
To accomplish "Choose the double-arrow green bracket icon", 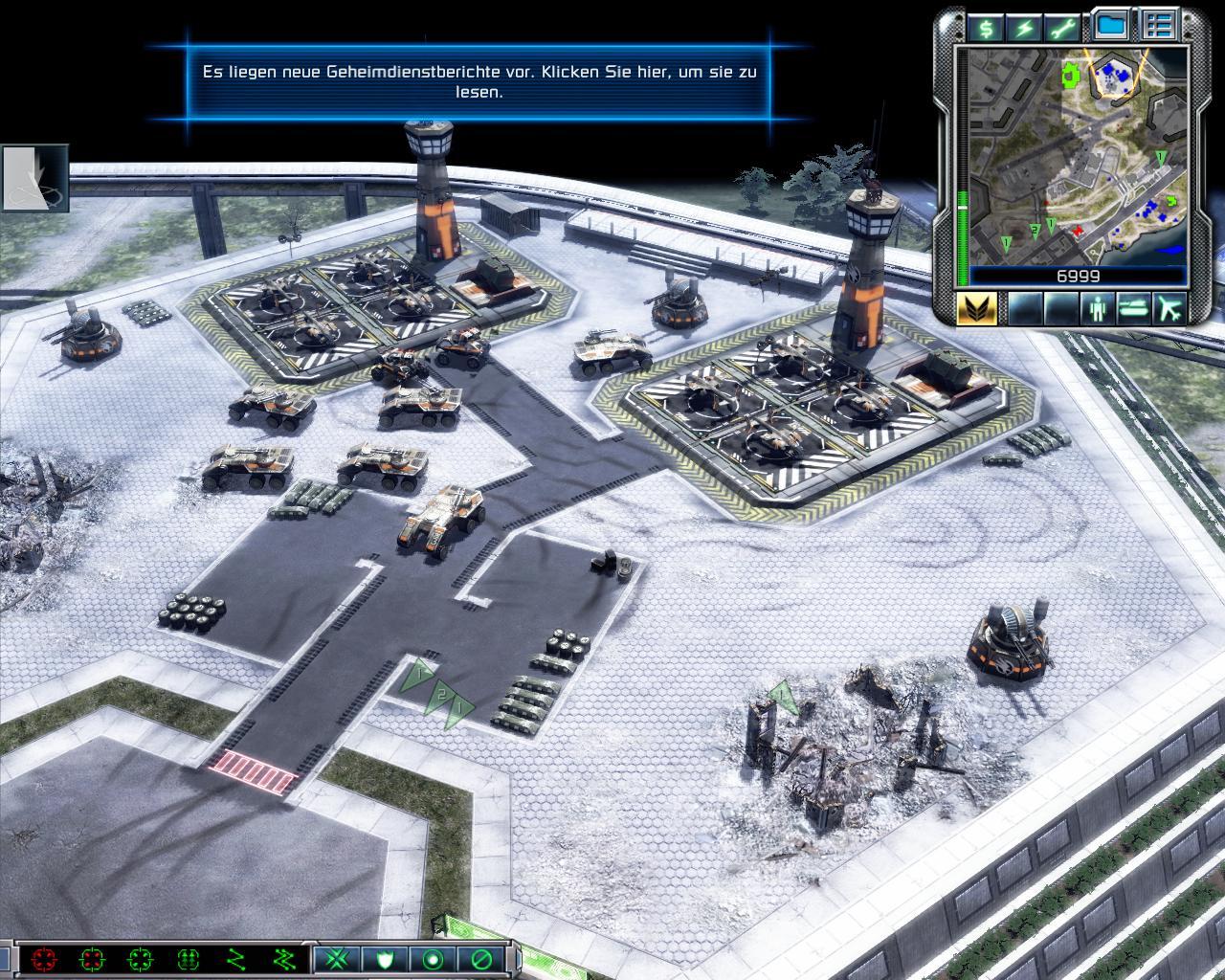I will (189, 959).
